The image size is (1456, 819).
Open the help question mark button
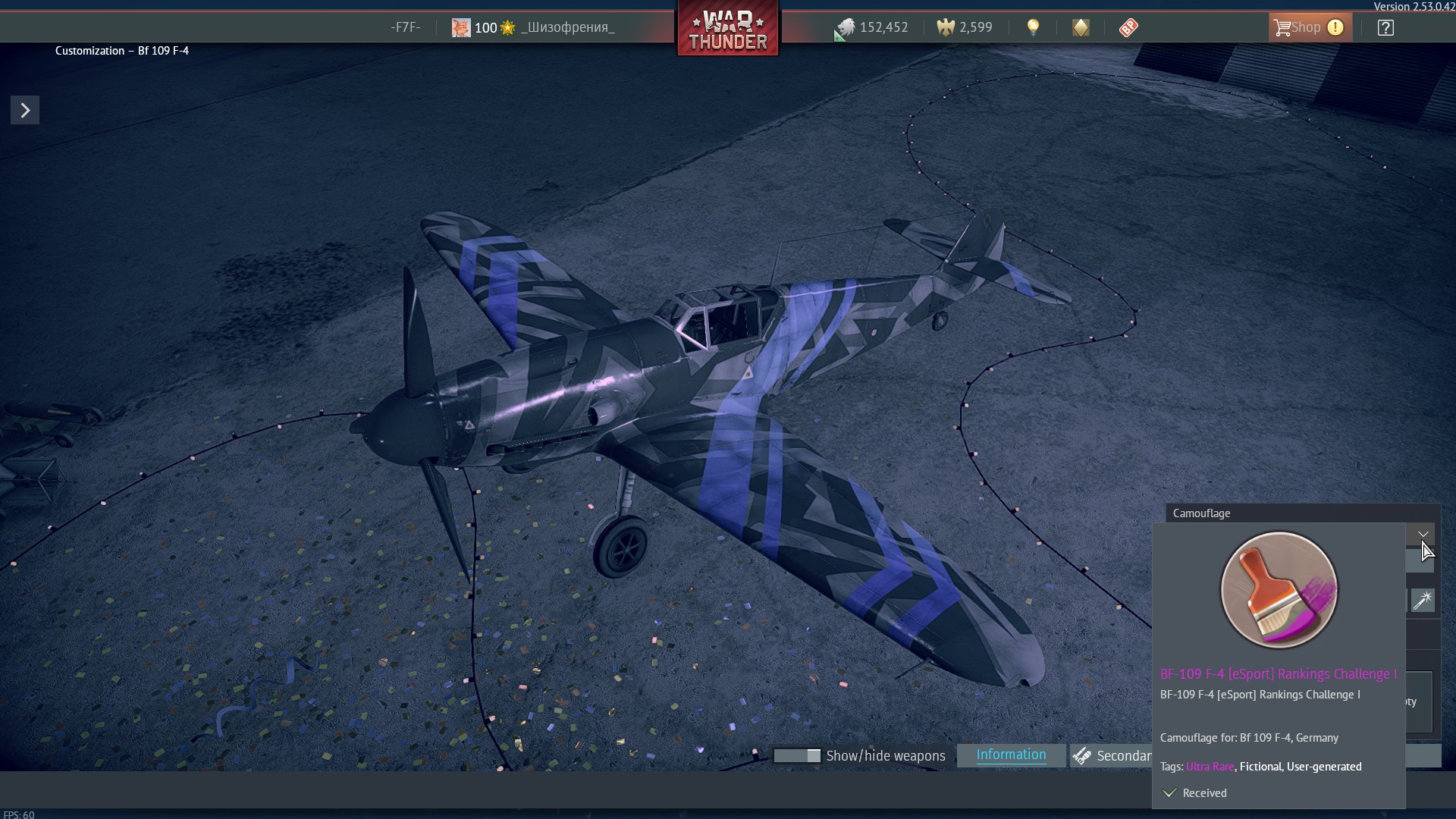[1385, 28]
